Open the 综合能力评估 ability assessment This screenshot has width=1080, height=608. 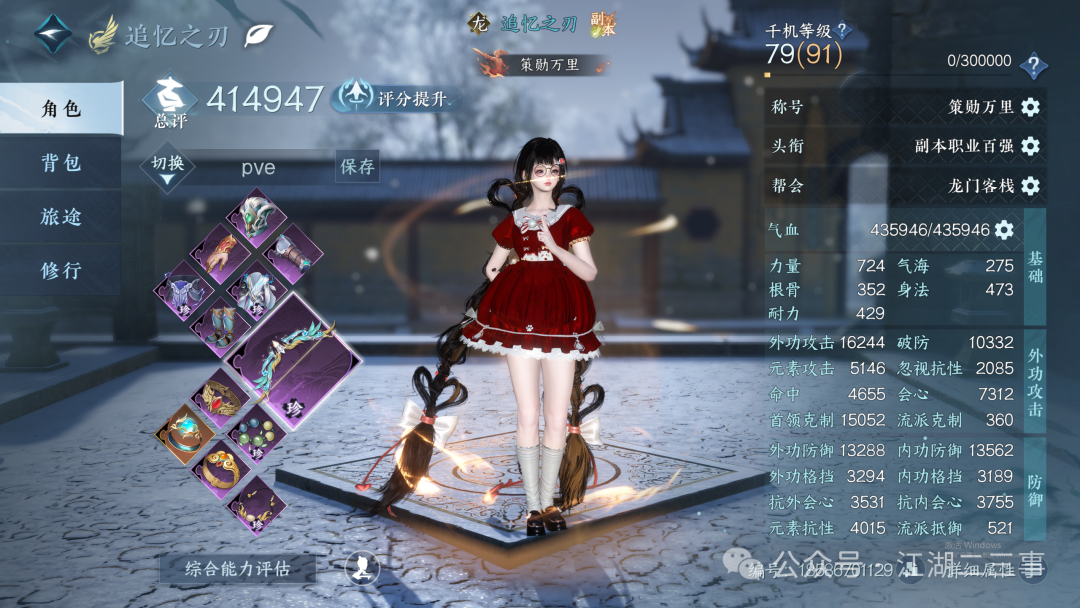point(237,568)
